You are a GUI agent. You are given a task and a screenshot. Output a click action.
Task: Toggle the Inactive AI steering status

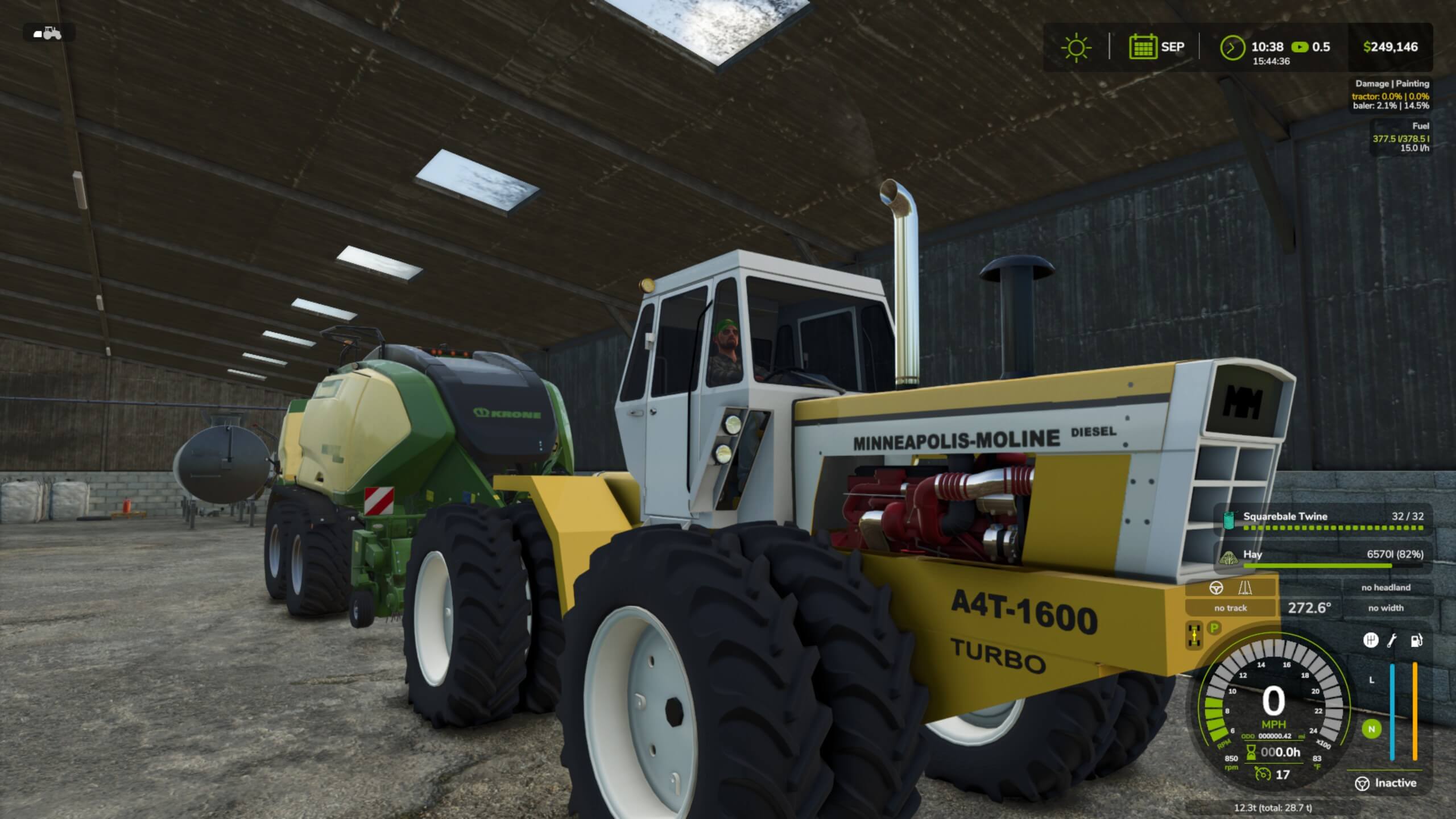click(1386, 783)
